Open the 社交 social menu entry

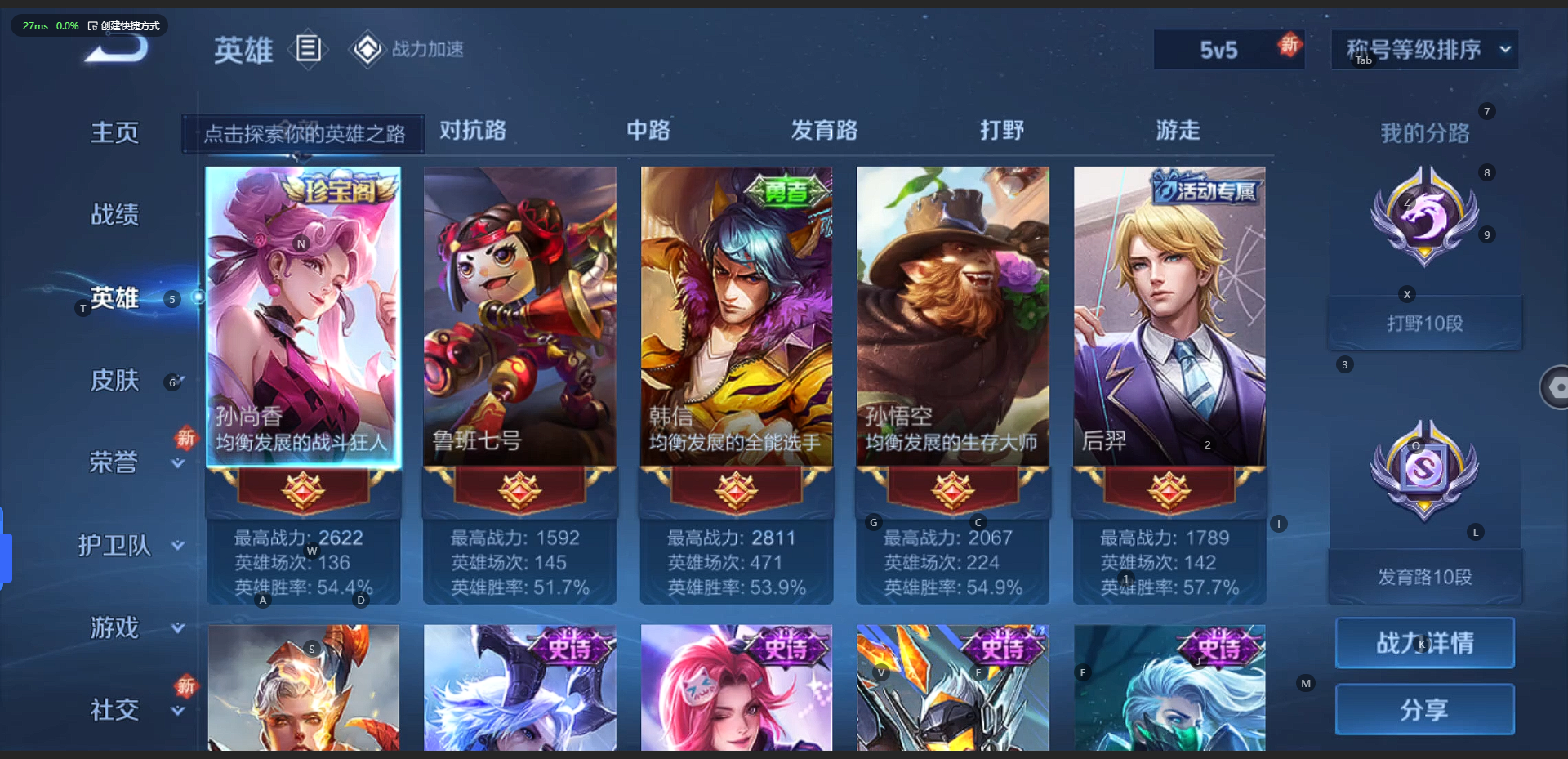point(114,710)
